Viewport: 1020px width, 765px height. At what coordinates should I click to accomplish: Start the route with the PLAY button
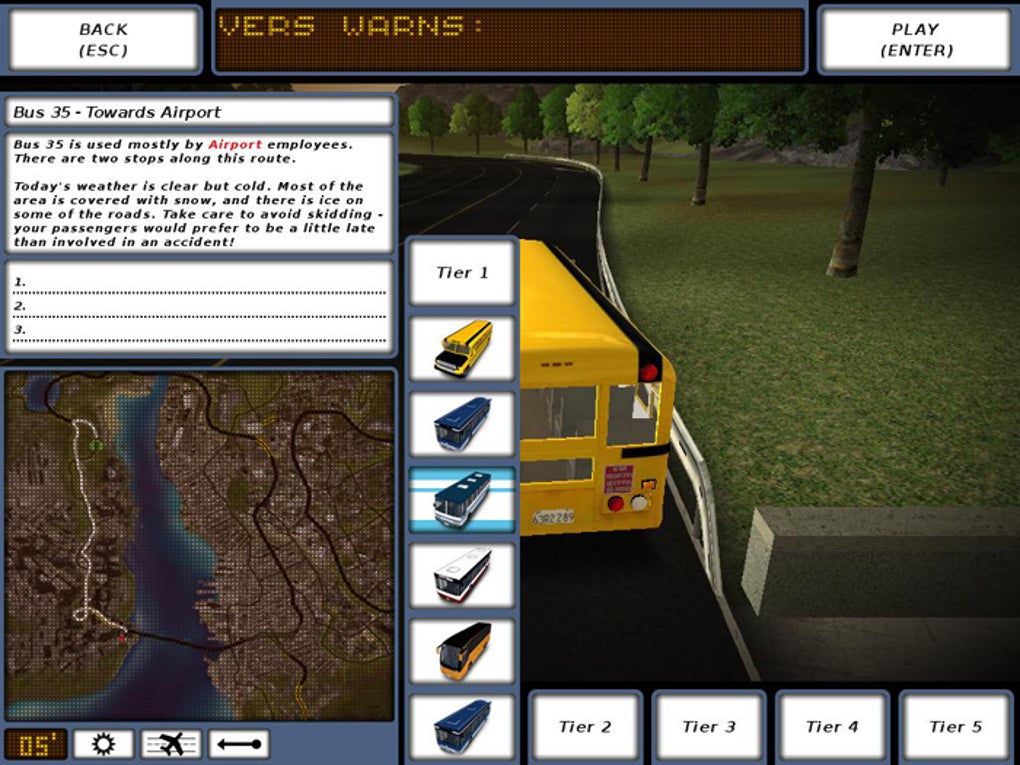point(915,40)
